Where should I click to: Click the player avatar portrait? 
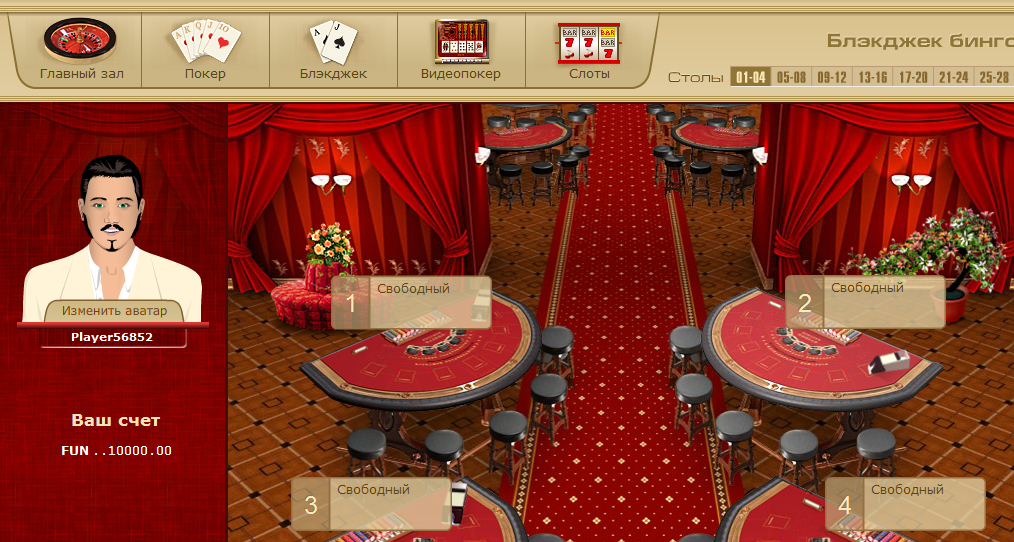(112, 230)
